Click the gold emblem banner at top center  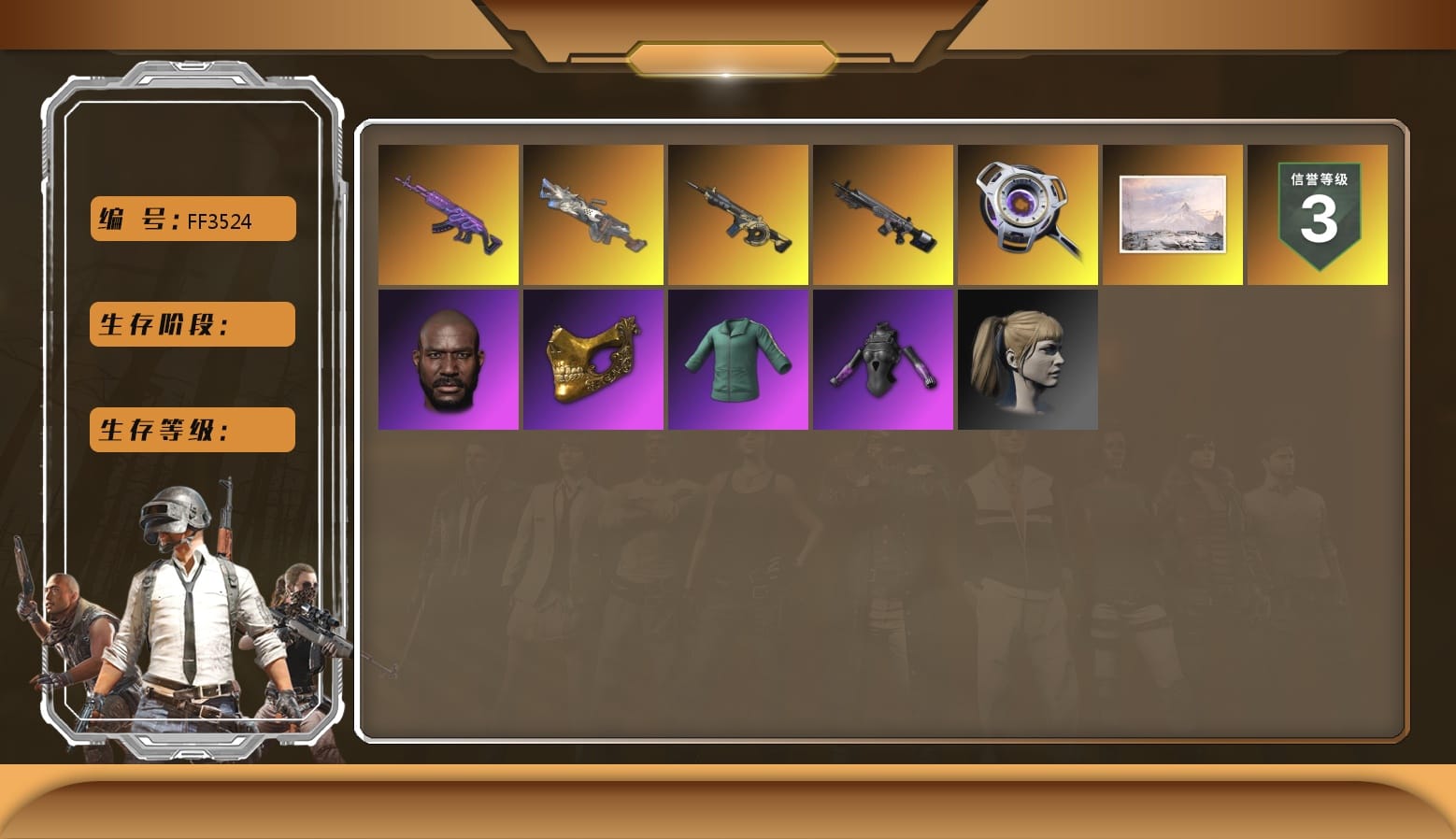(x=728, y=56)
